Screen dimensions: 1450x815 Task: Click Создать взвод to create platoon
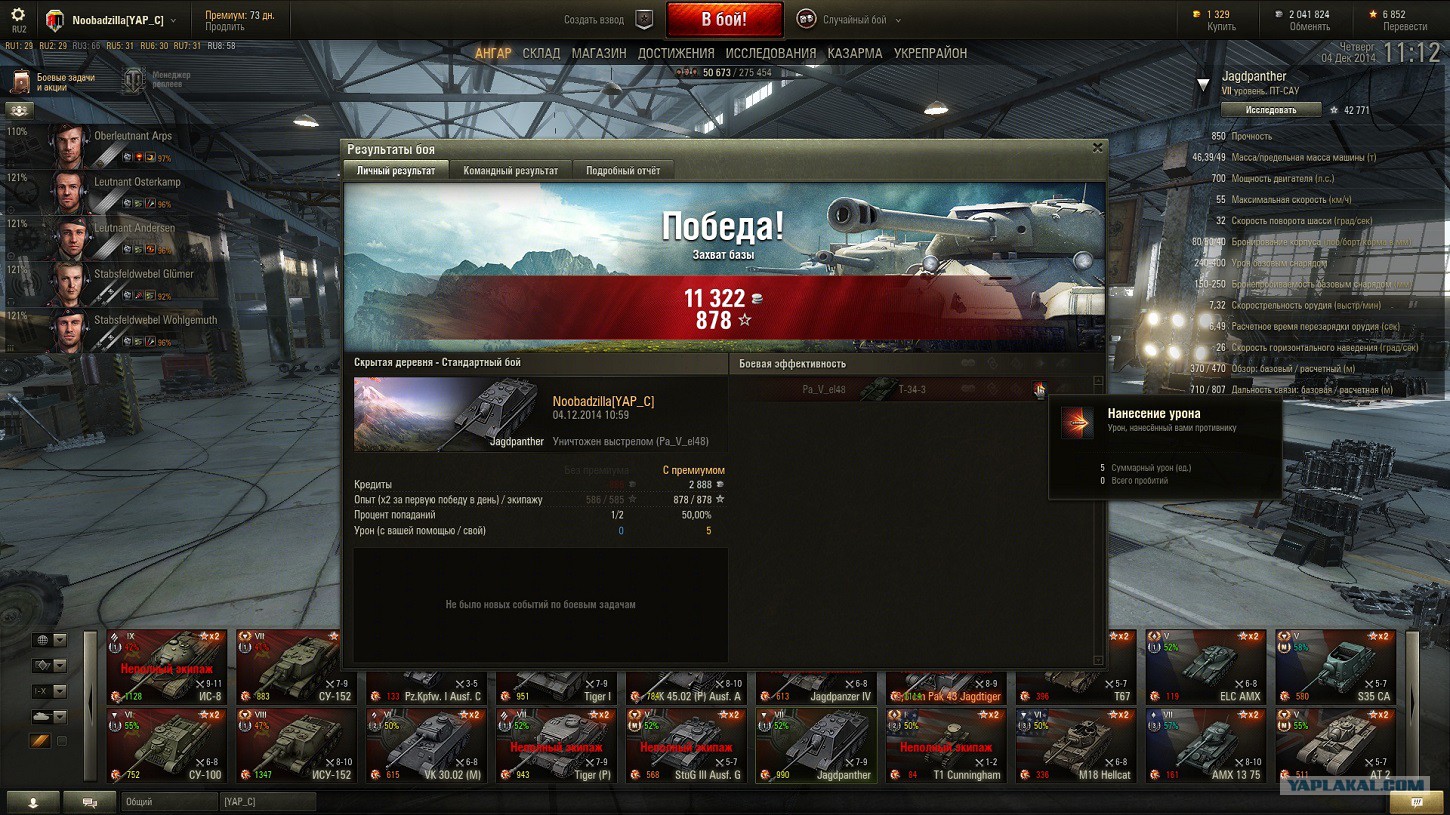[x=606, y=20]
